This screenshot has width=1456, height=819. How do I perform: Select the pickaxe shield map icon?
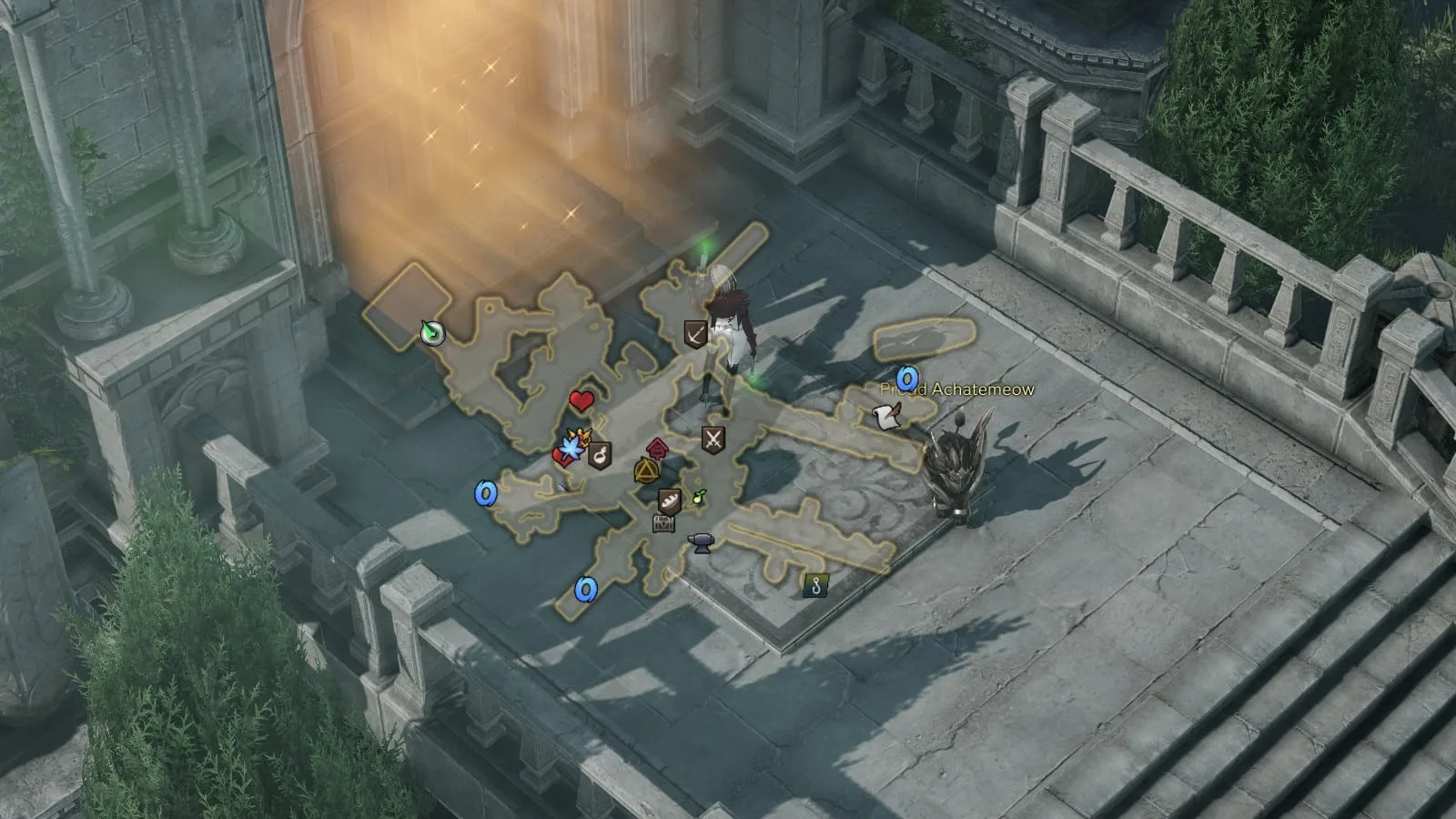696,334
